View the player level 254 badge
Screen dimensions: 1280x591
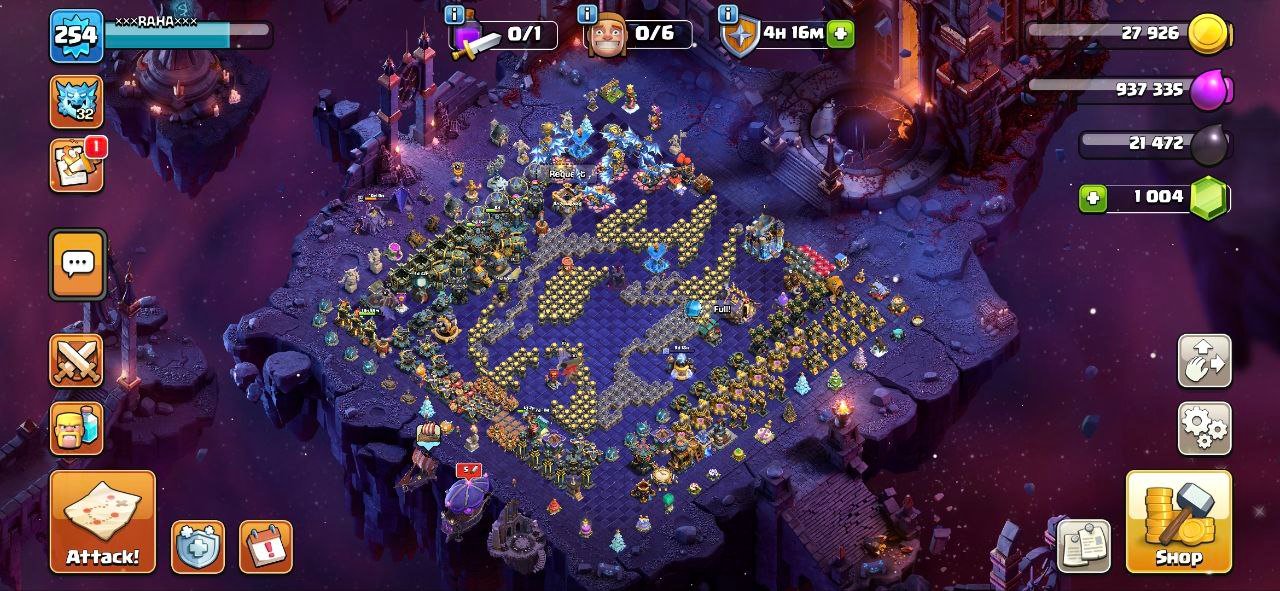pos(76,36)
